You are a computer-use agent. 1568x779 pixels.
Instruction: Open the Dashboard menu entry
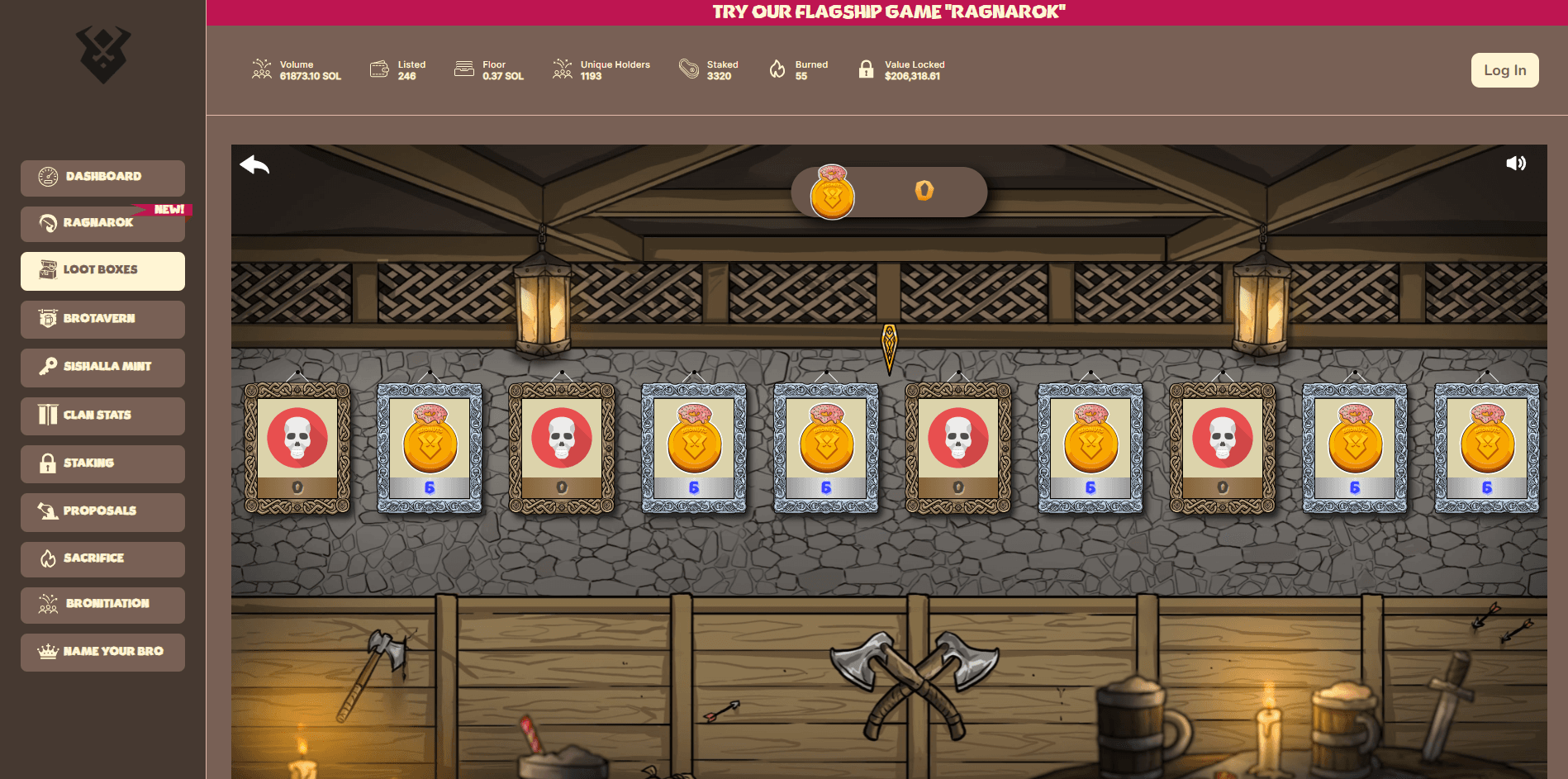(x=102, y=177)
